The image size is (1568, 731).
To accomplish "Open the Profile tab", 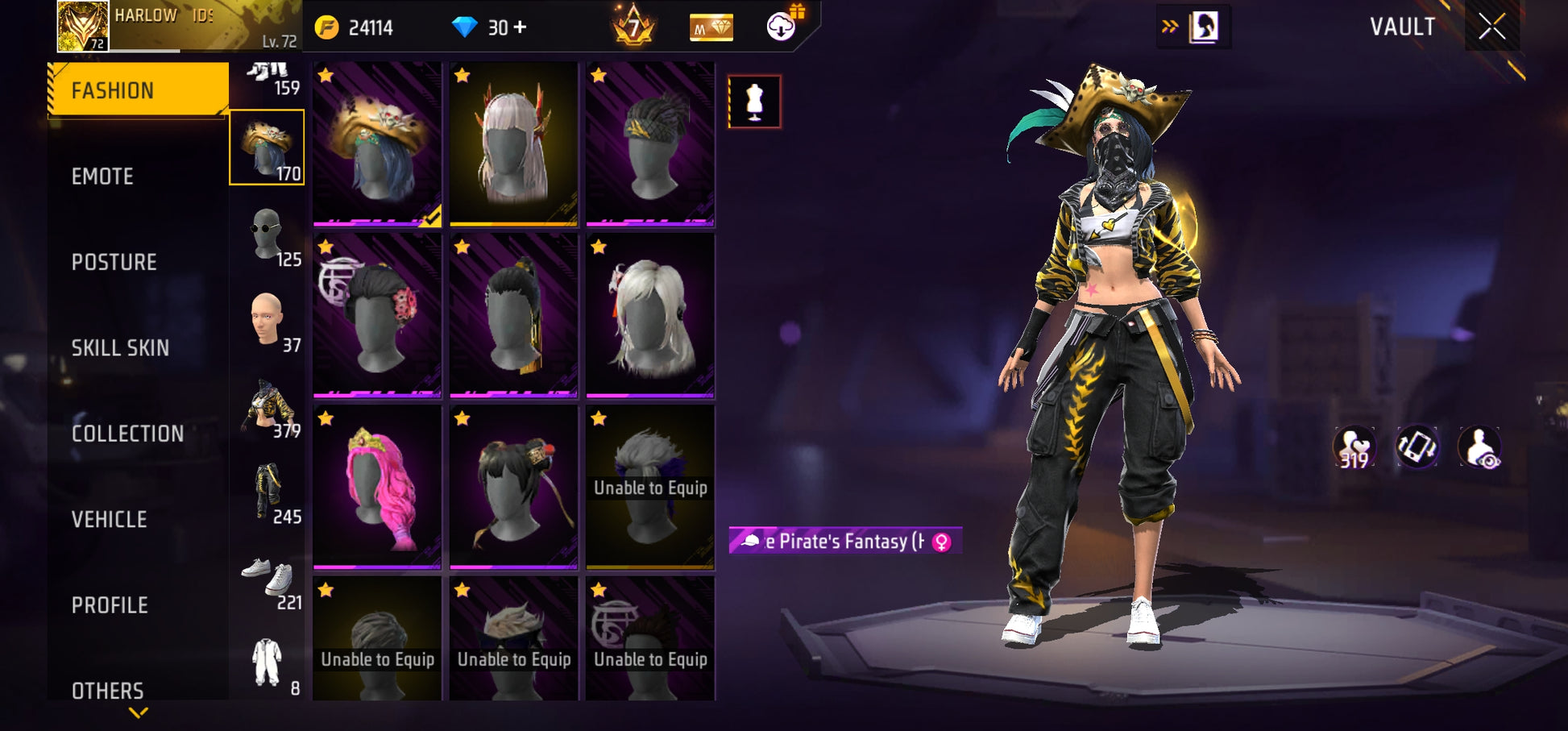I will pos(110,605).
